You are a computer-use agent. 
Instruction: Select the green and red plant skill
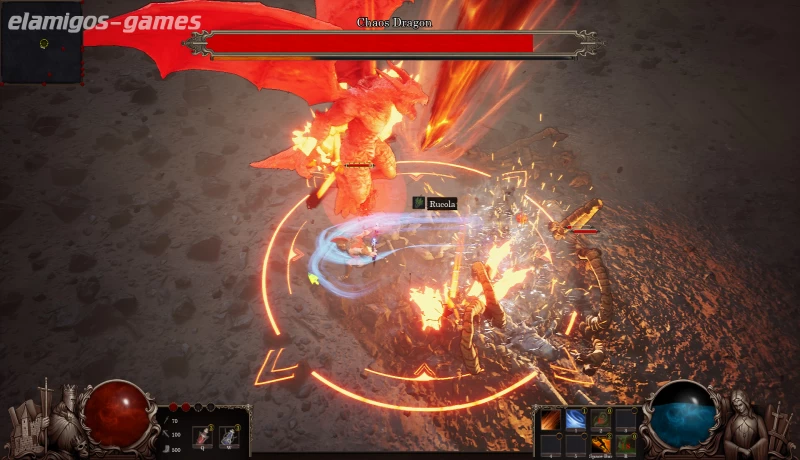click(626, 443)
